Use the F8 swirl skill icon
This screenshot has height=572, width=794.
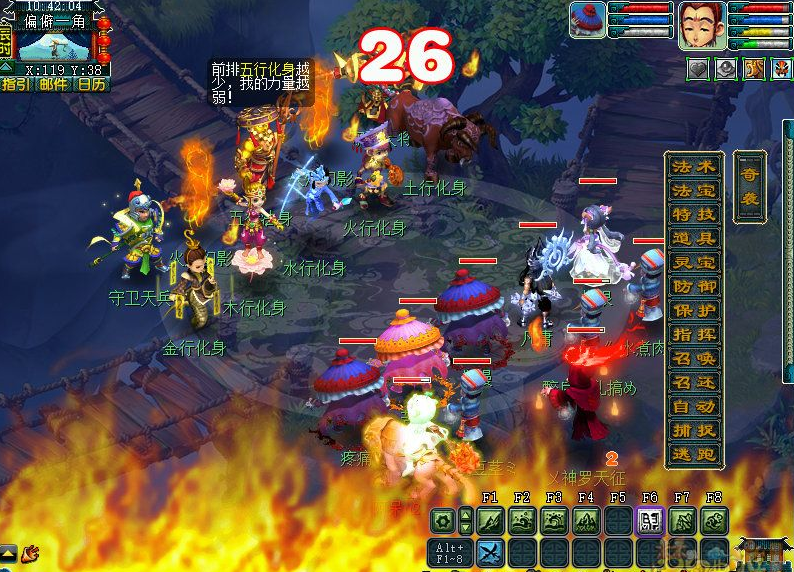coord(714,520)
